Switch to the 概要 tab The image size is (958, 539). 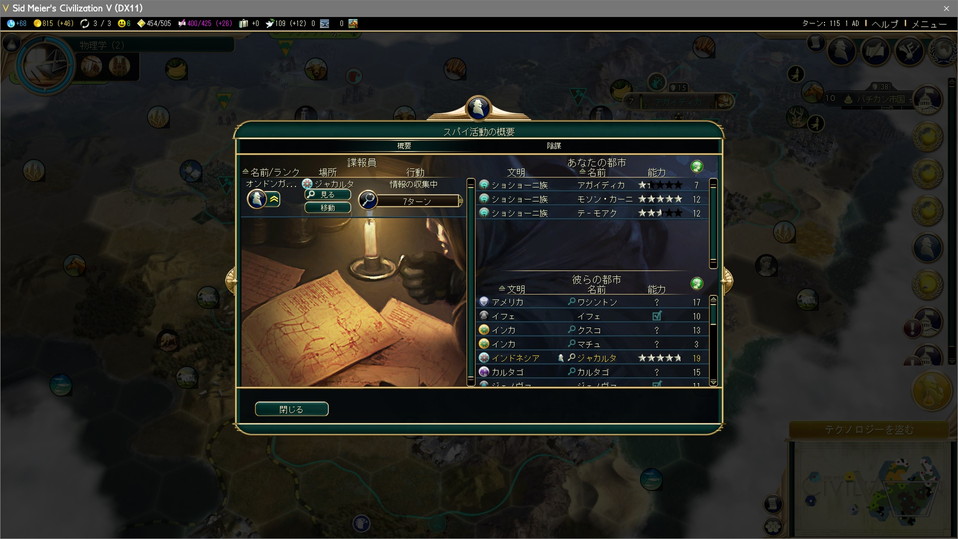[404, 146]
